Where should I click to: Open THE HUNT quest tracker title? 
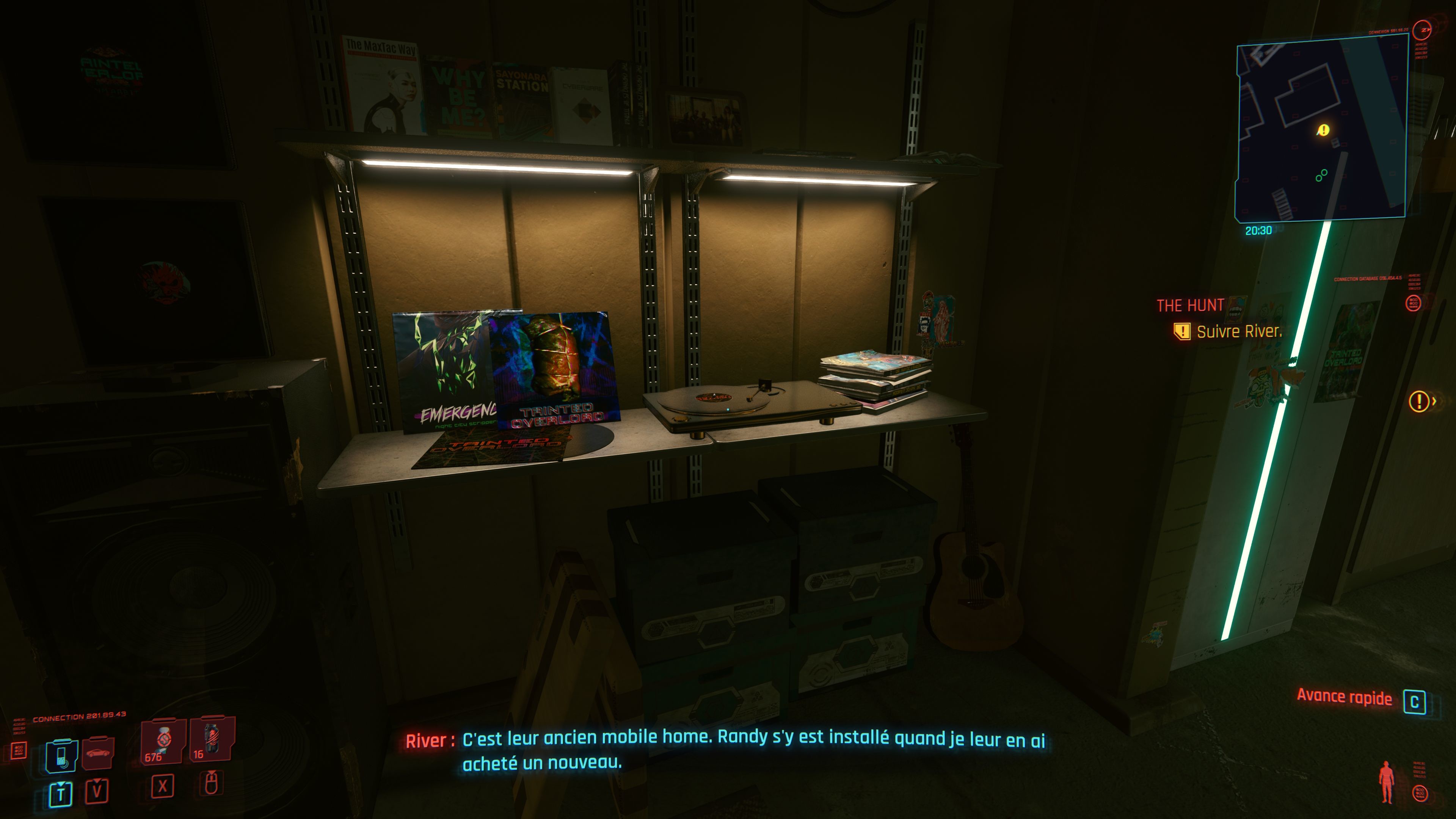(1190, 306)
